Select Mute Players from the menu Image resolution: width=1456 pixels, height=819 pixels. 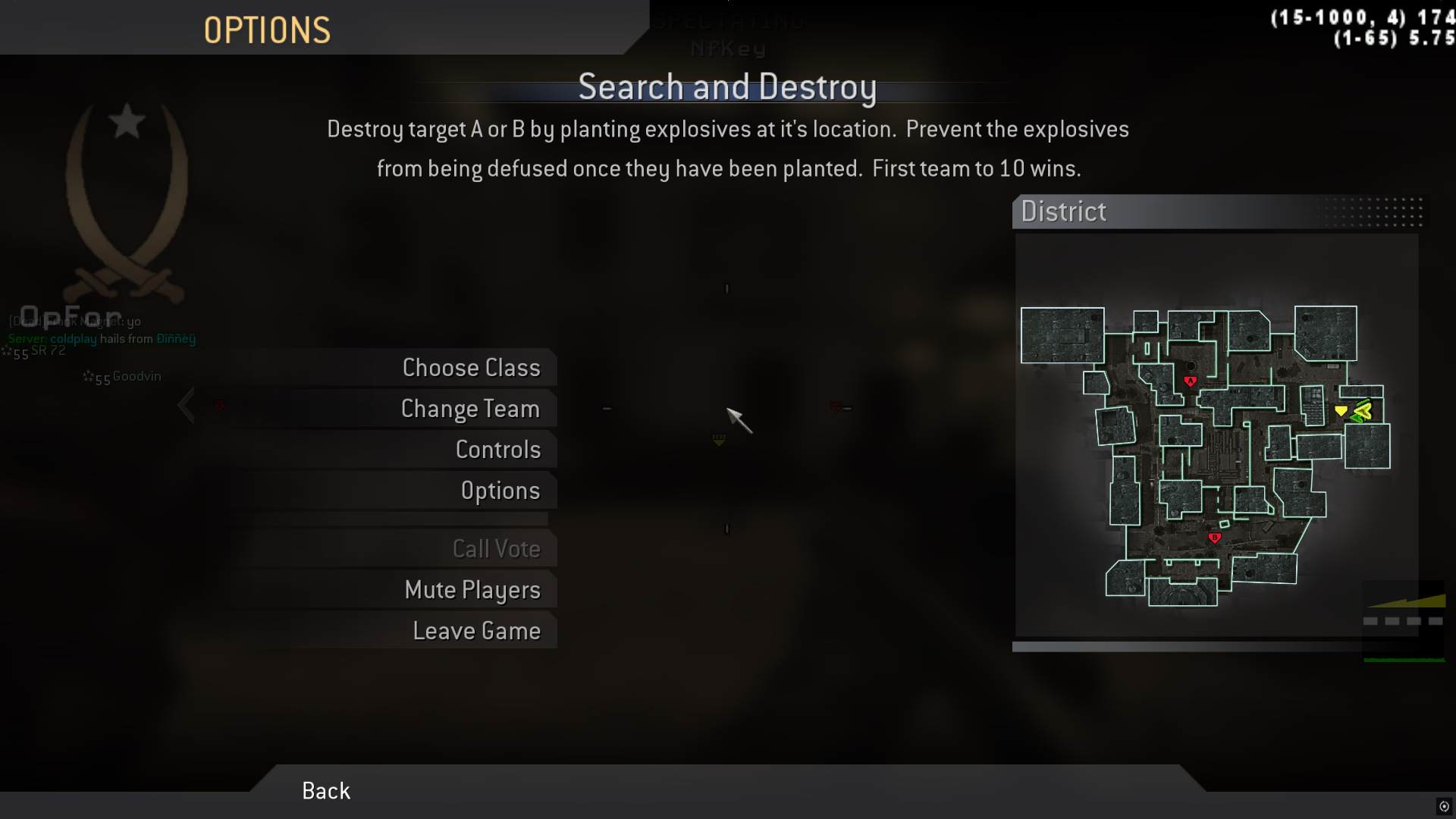[x=473, y=590]
